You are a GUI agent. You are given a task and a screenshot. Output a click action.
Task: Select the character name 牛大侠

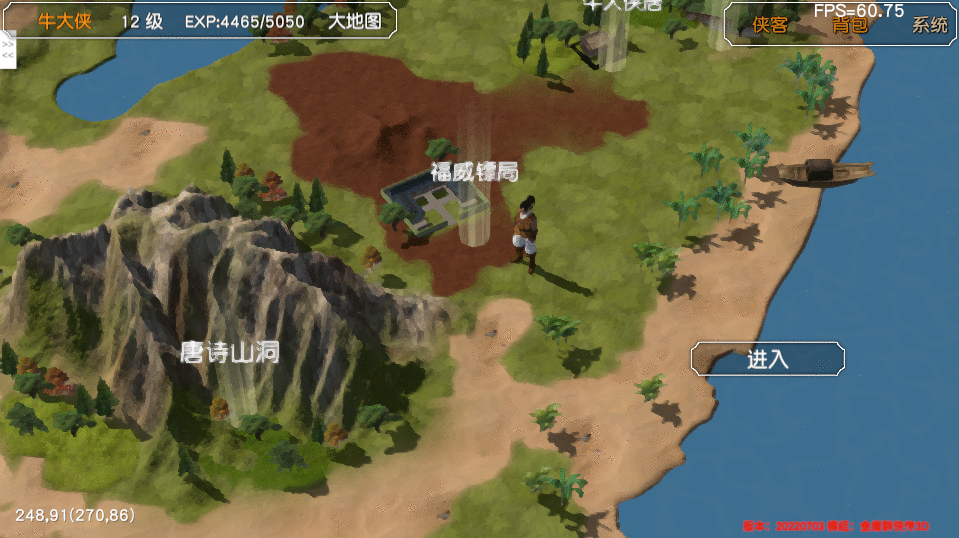click(65, 21)
